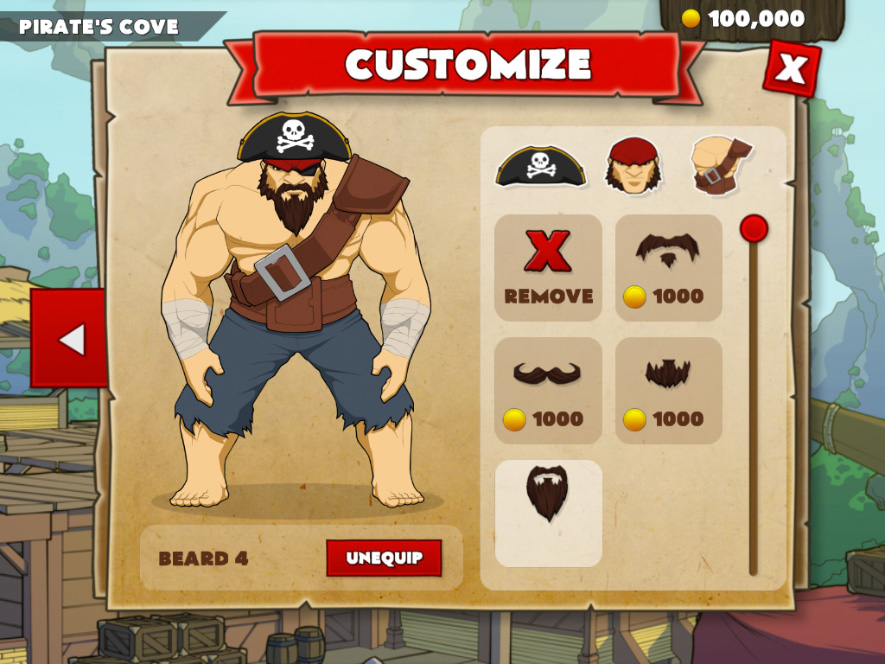Open the face and beard category
This screenshot has height=664, width=885.
(632, 165)
